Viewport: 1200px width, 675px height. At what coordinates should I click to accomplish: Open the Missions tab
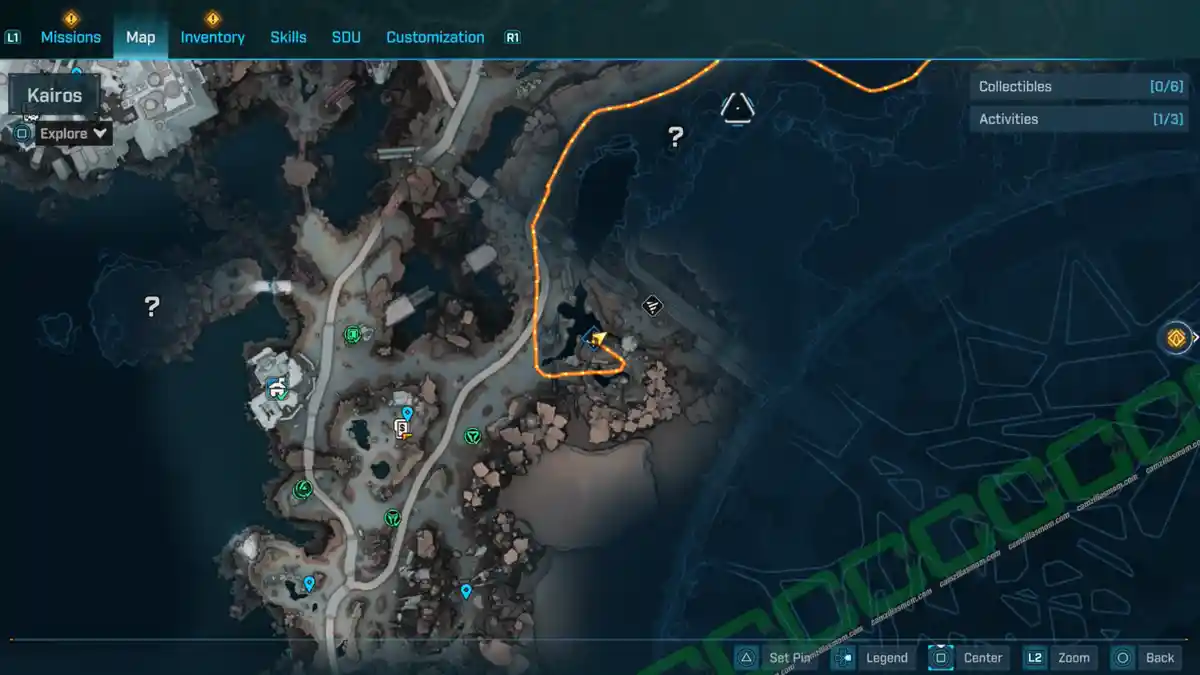[70, 37]
